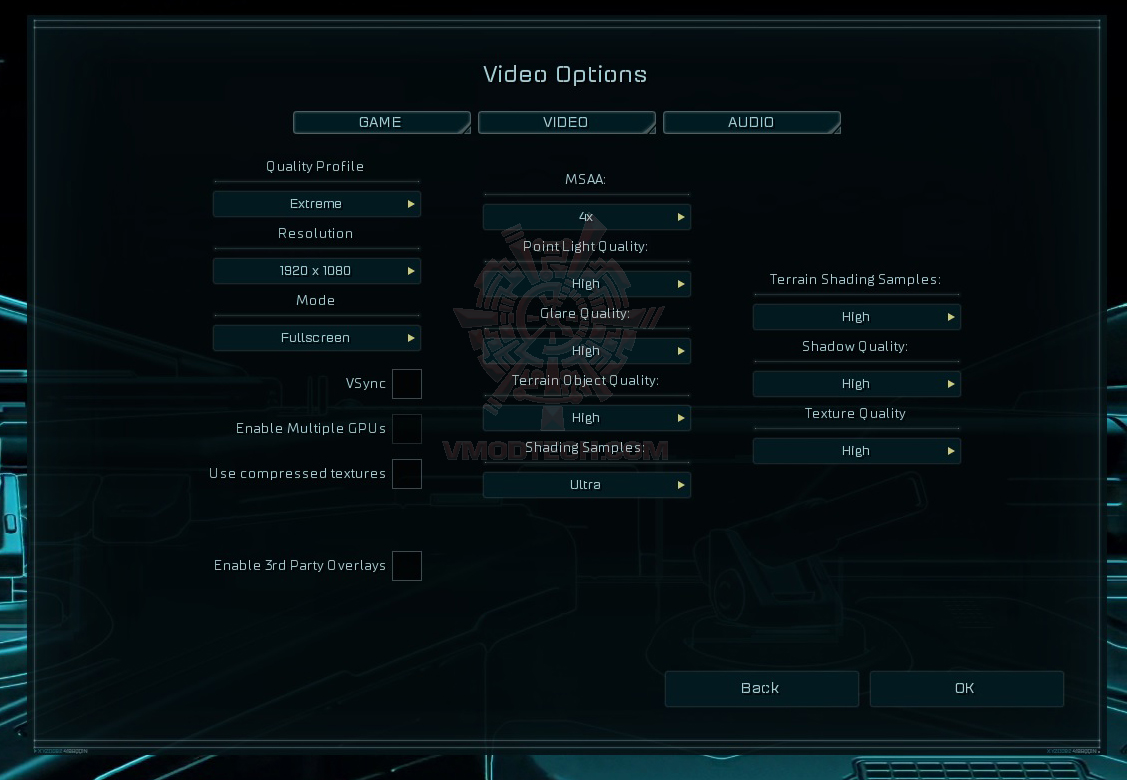
Task: Open the Terrain Shading Samples dropdown
Action: 856,317
